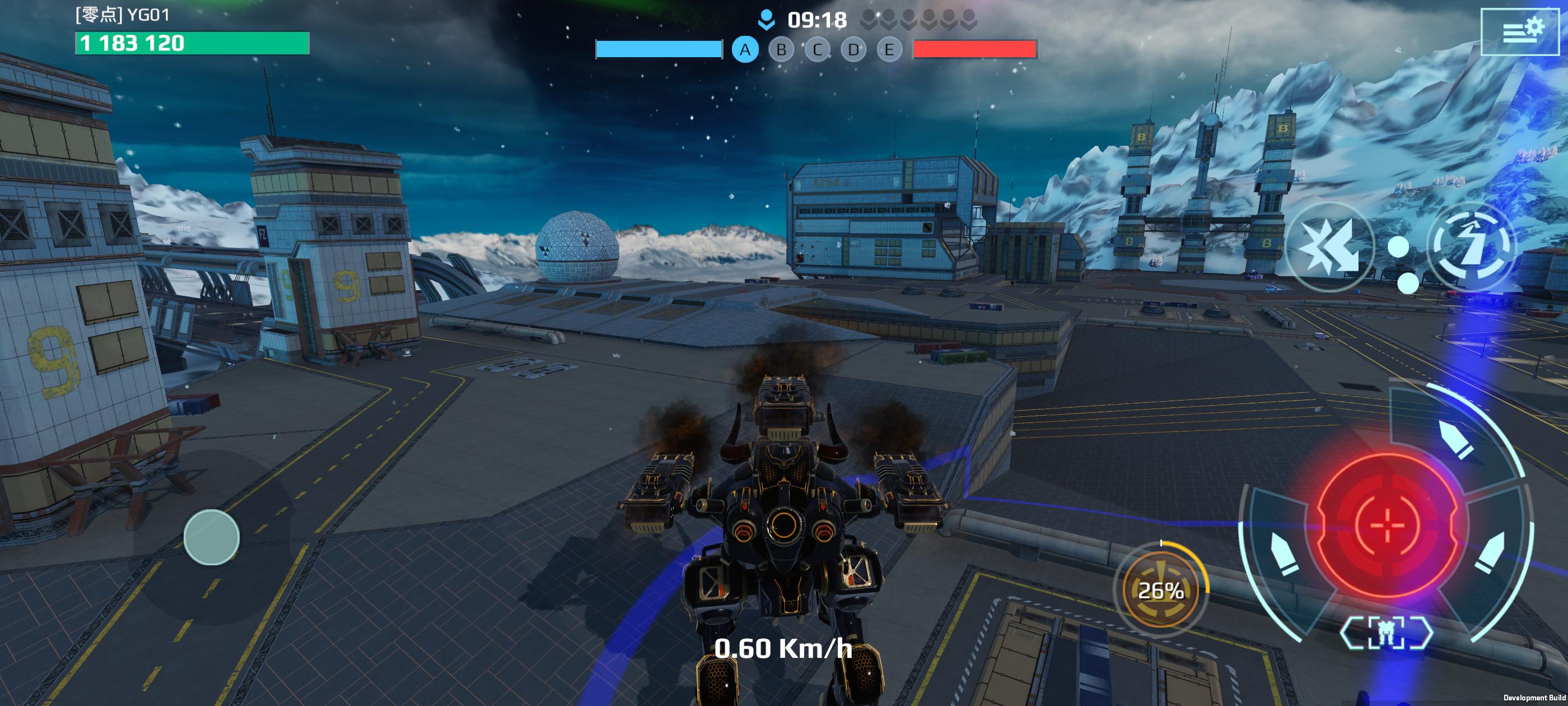Trigger the starburst double-arrow ability

click(x=1330, y=247)
